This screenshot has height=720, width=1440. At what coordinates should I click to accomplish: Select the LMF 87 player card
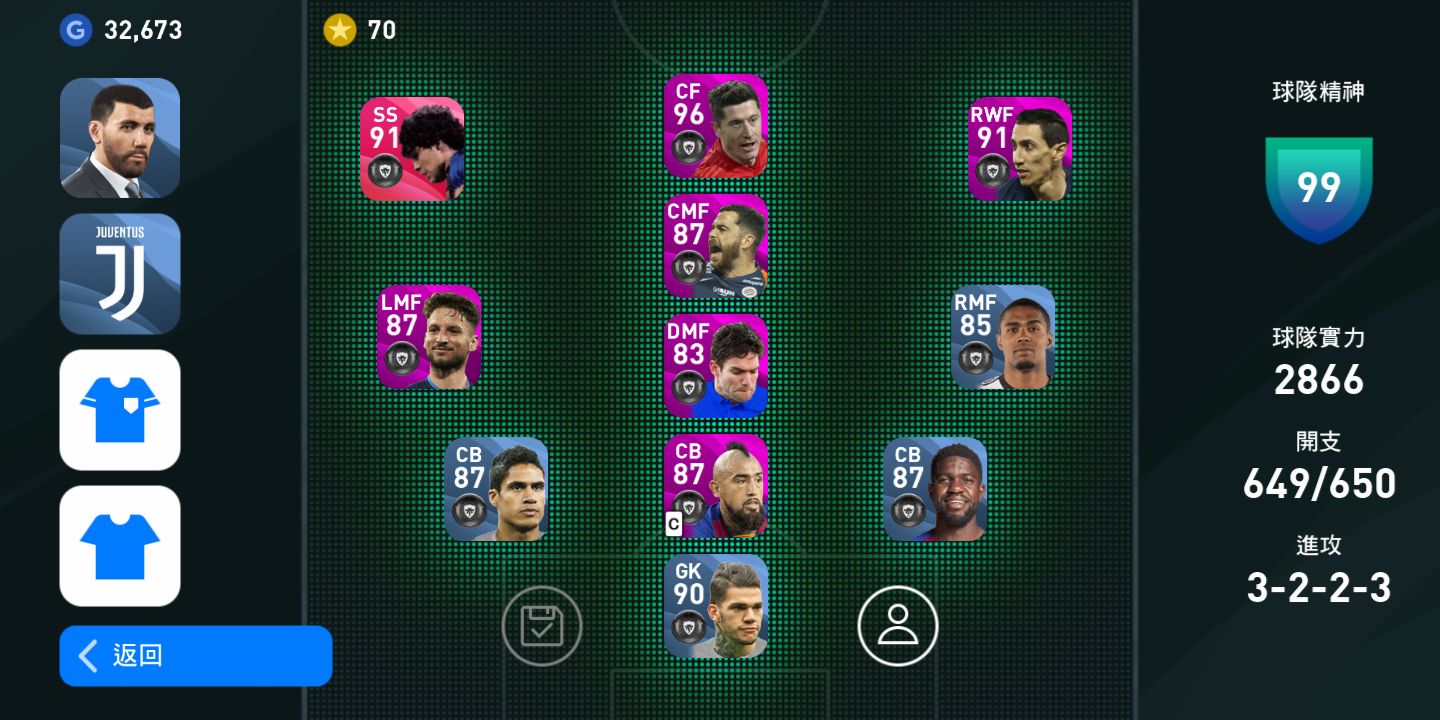429,337
